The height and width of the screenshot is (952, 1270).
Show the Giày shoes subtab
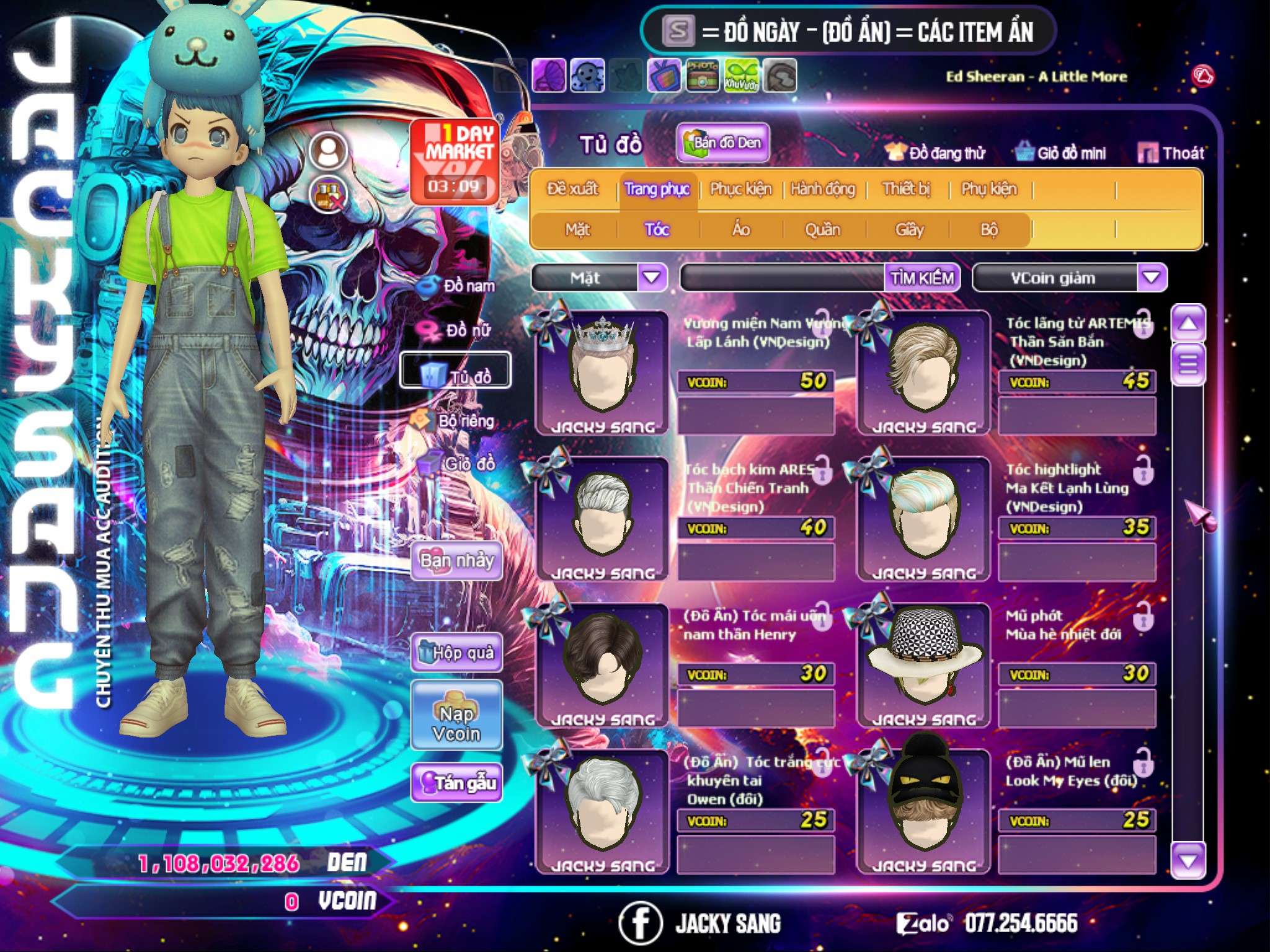click(909, 230)
